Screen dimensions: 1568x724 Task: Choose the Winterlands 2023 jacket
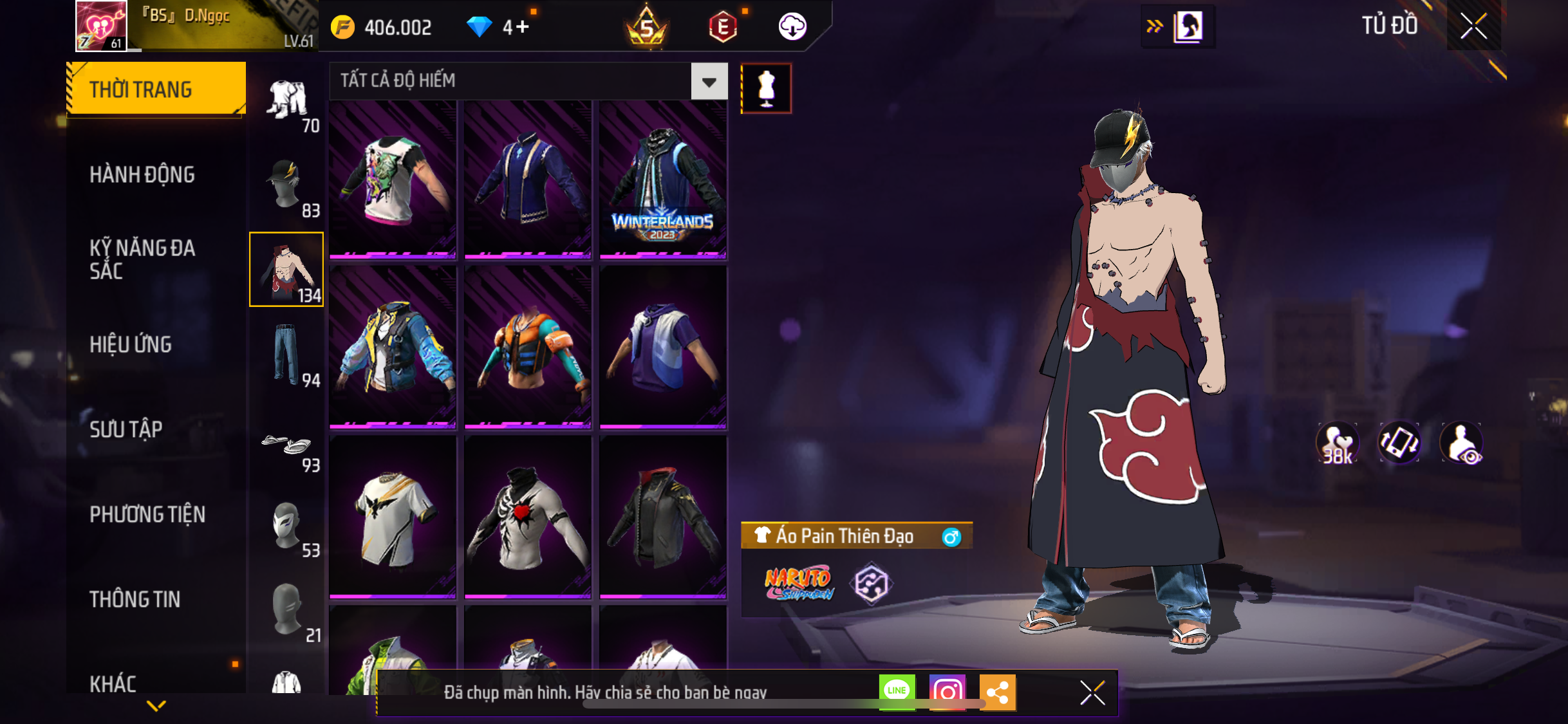[662, 180]
